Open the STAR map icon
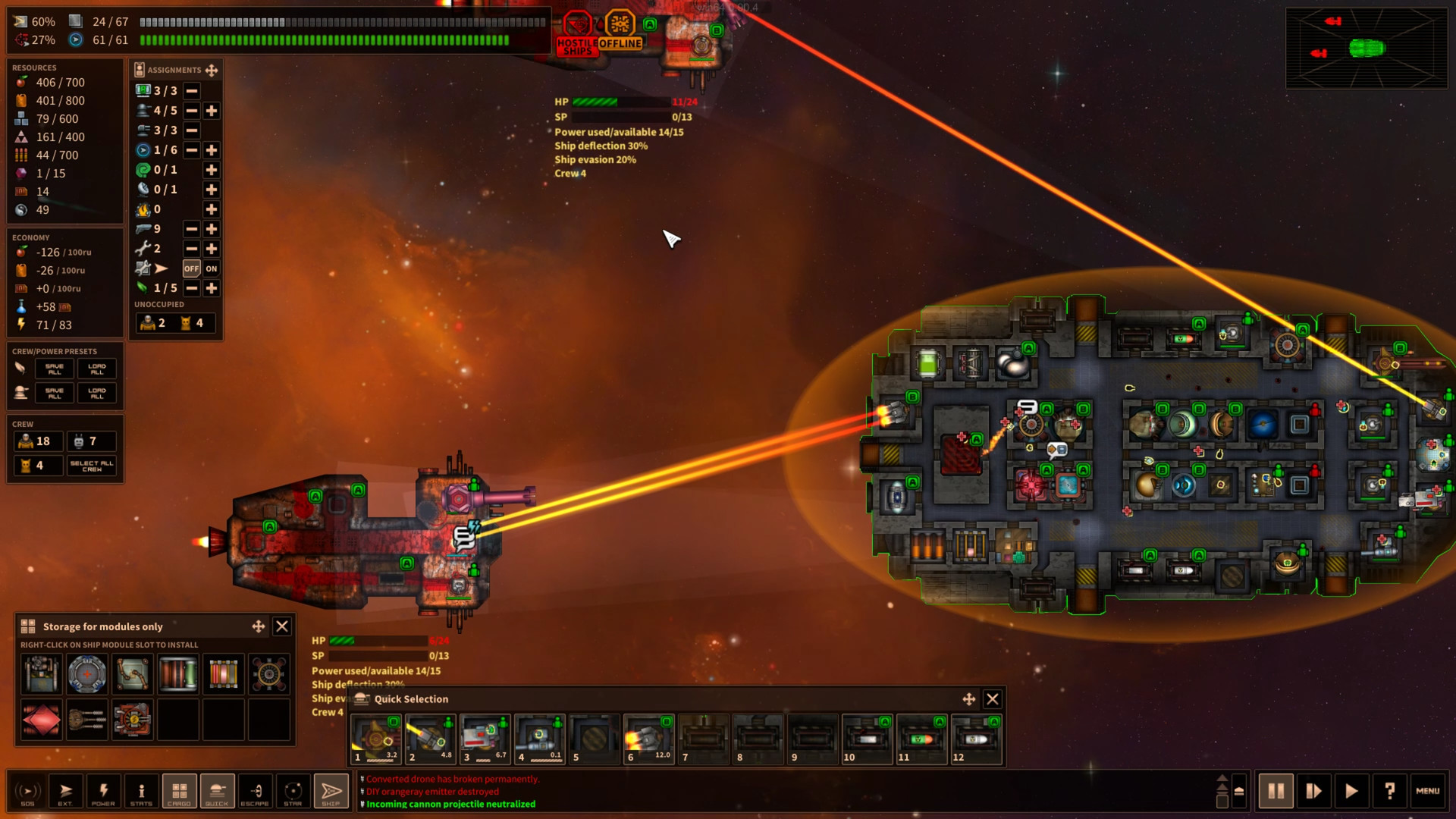The width and height of the screenshot is (1456, 819). pyautogui.click(x=293, y=791)
